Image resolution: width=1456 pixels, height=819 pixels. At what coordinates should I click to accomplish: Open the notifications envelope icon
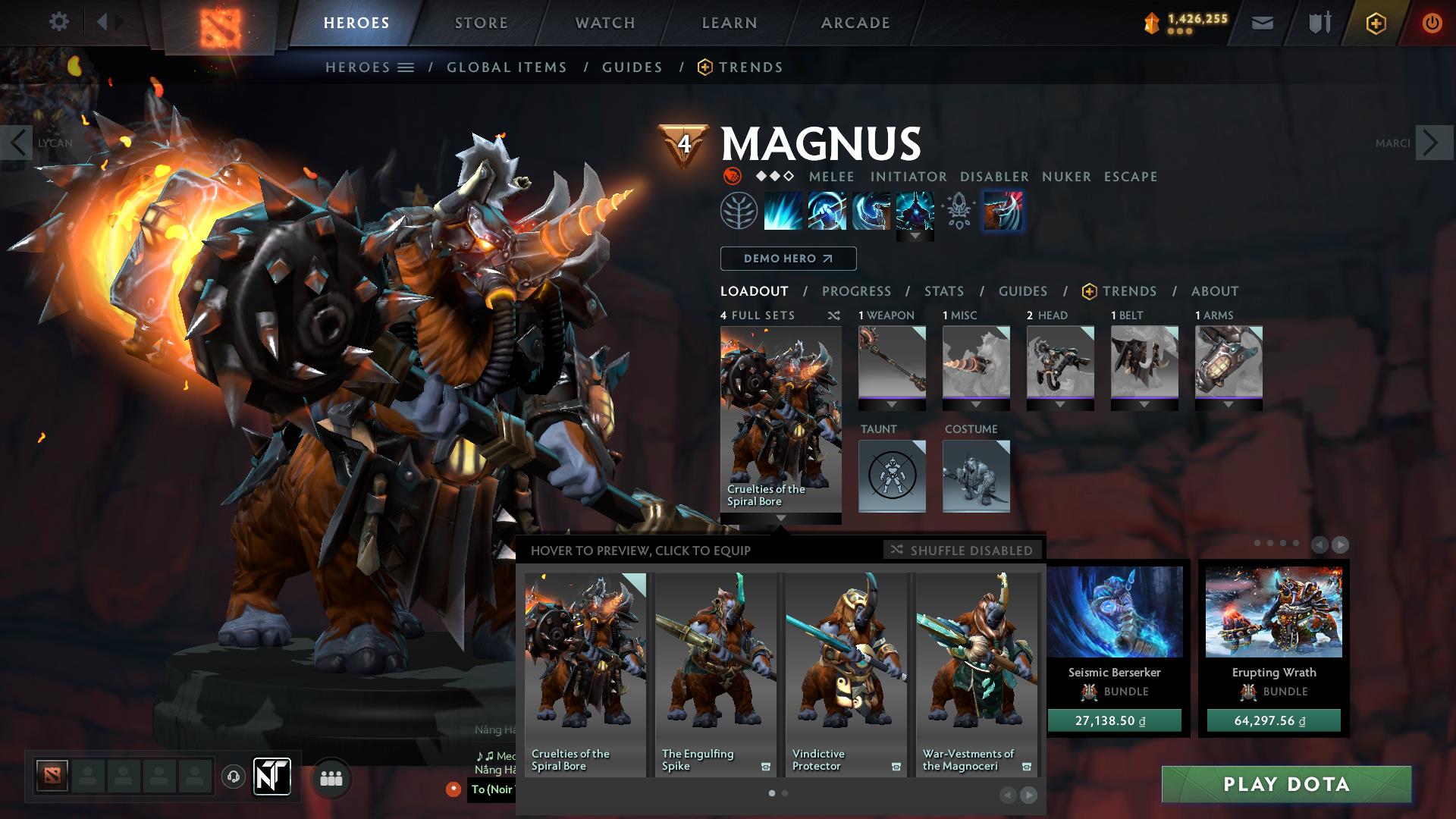pos(1262,22)
